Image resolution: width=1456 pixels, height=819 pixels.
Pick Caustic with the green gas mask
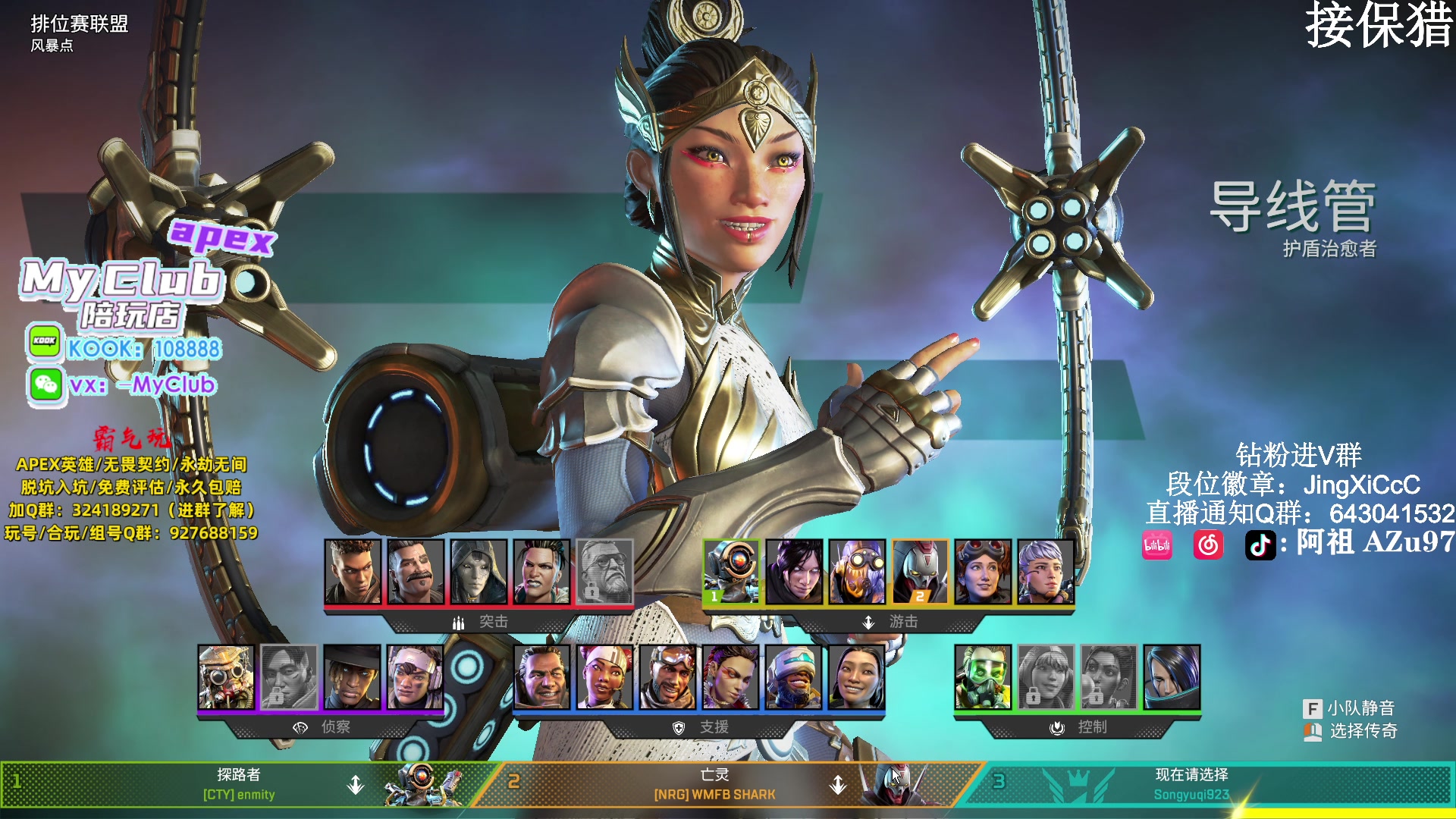(983, 676)
